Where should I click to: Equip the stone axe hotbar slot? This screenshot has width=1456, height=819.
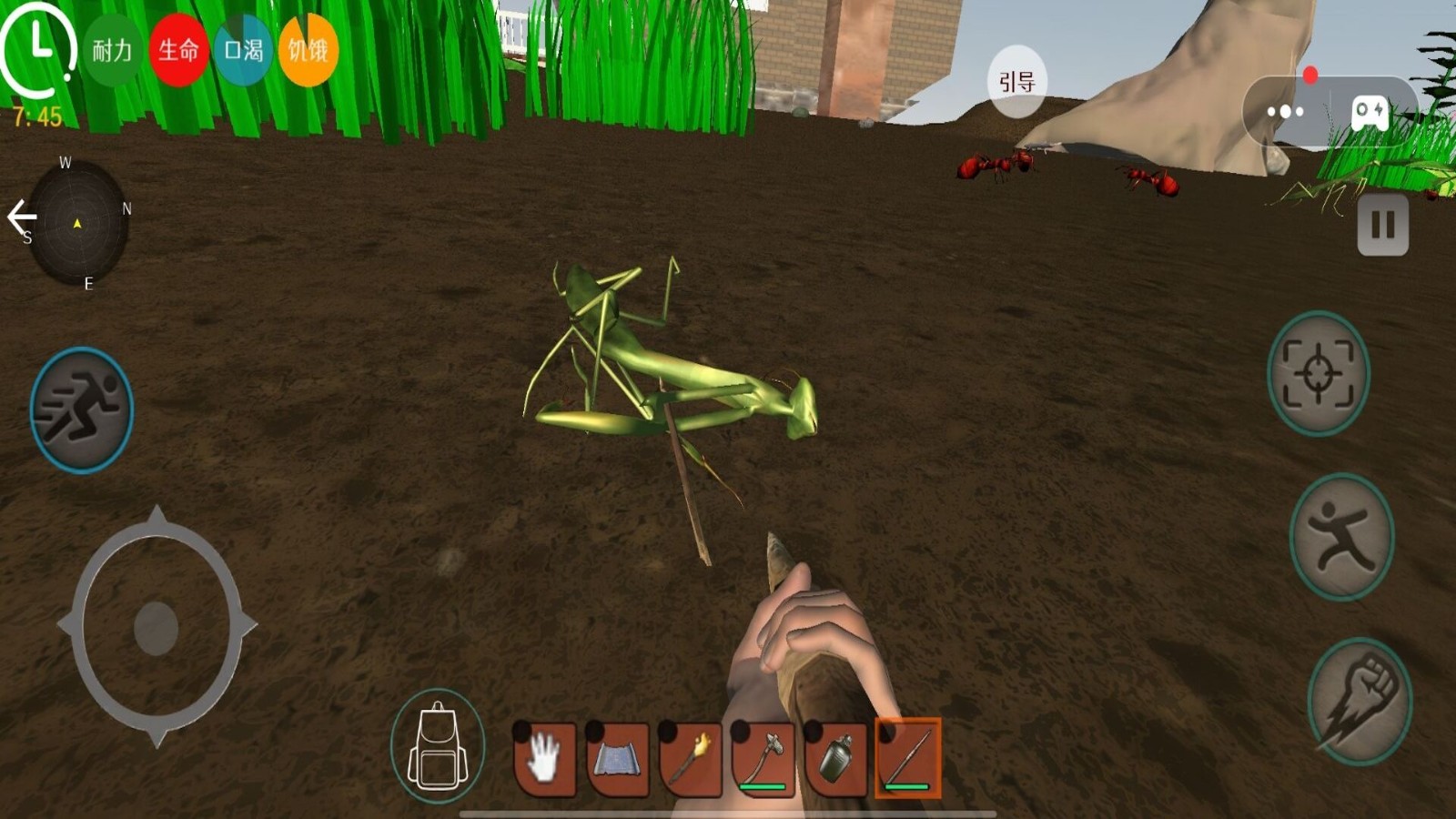[763, 759]
